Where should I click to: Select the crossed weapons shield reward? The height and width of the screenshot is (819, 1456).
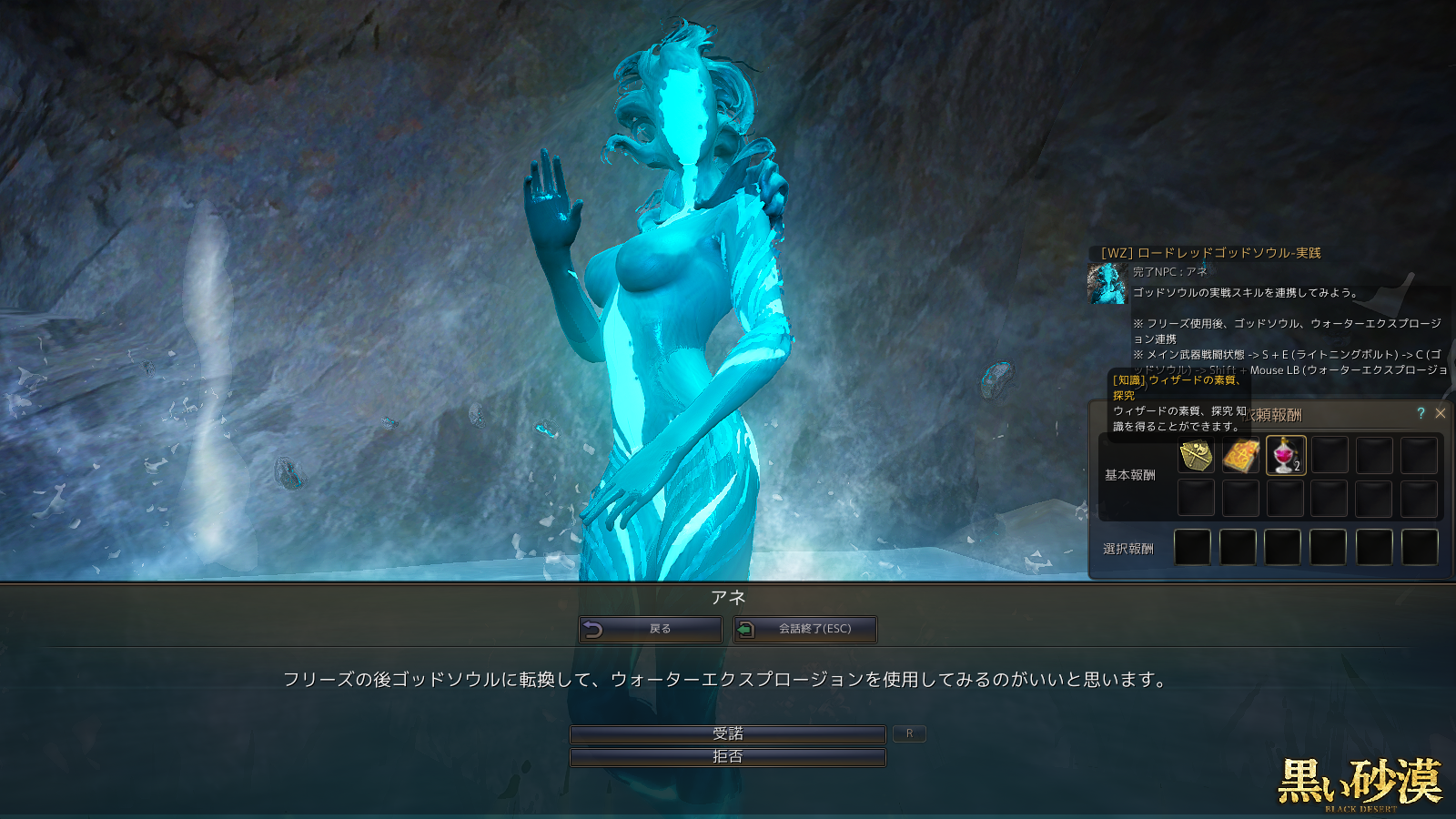tap(1196, 455)
